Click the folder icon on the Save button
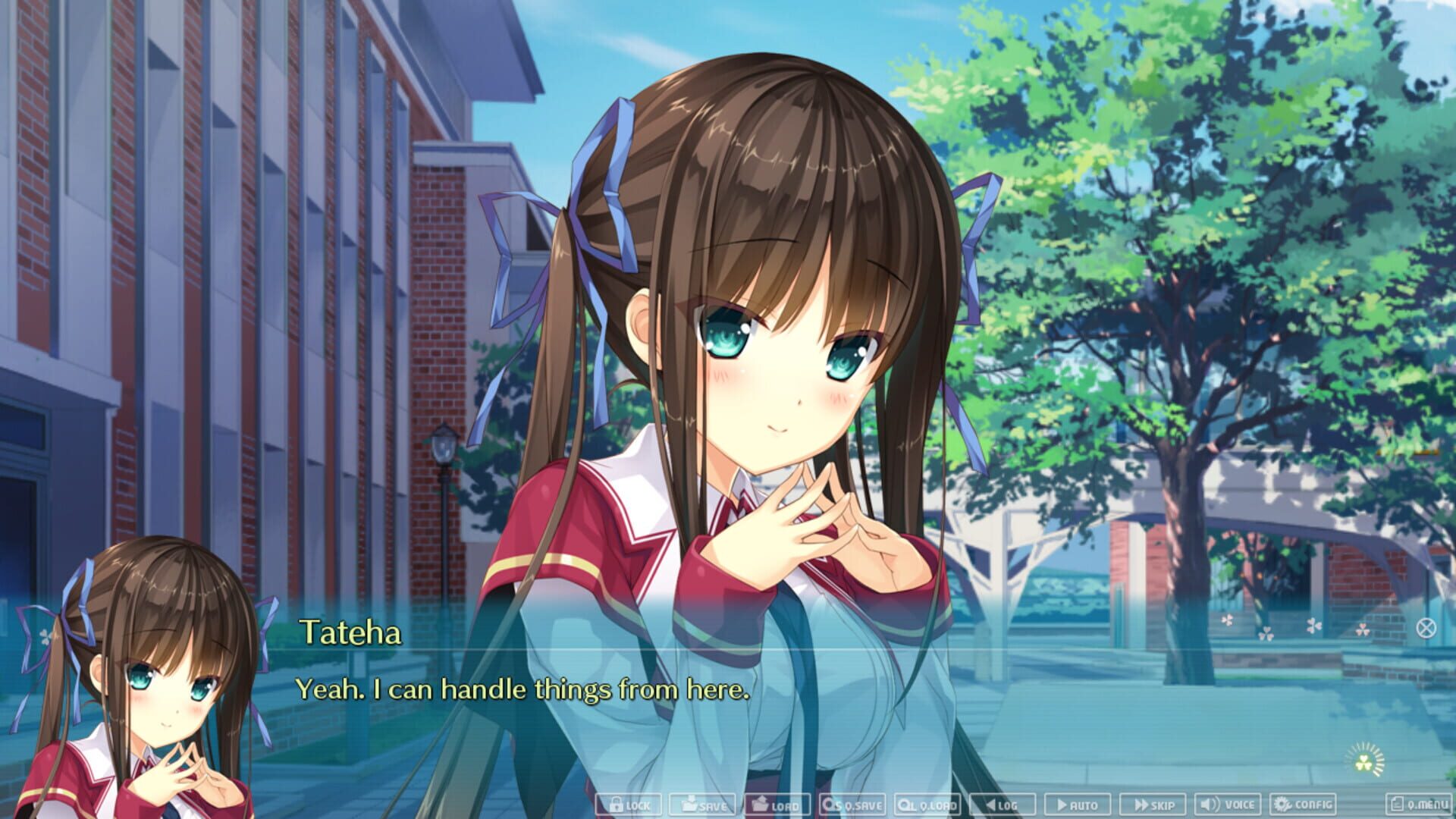Screen dimensions: 1456x819 tap(691, 805)
